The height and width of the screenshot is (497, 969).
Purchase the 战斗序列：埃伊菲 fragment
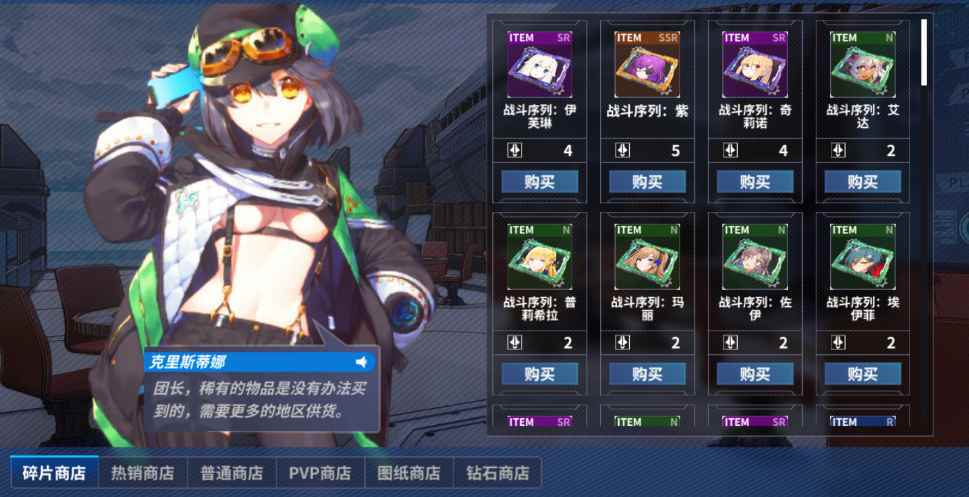pos(862,374)
